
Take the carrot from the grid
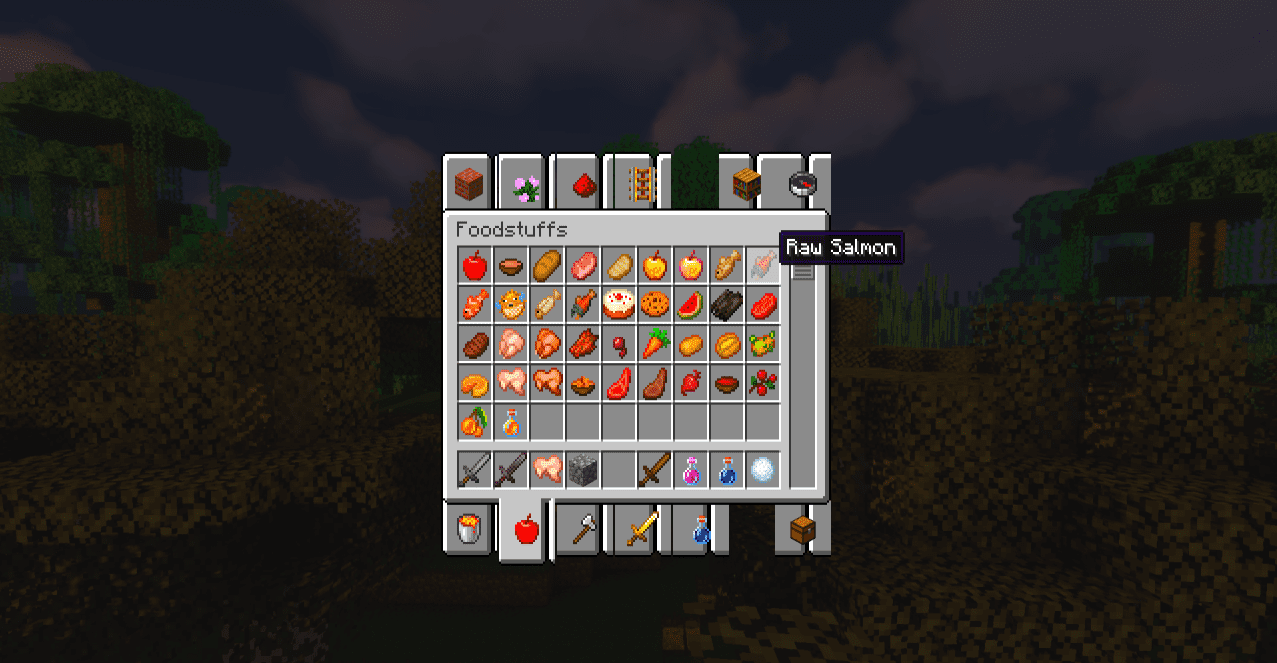click(655, 345)
